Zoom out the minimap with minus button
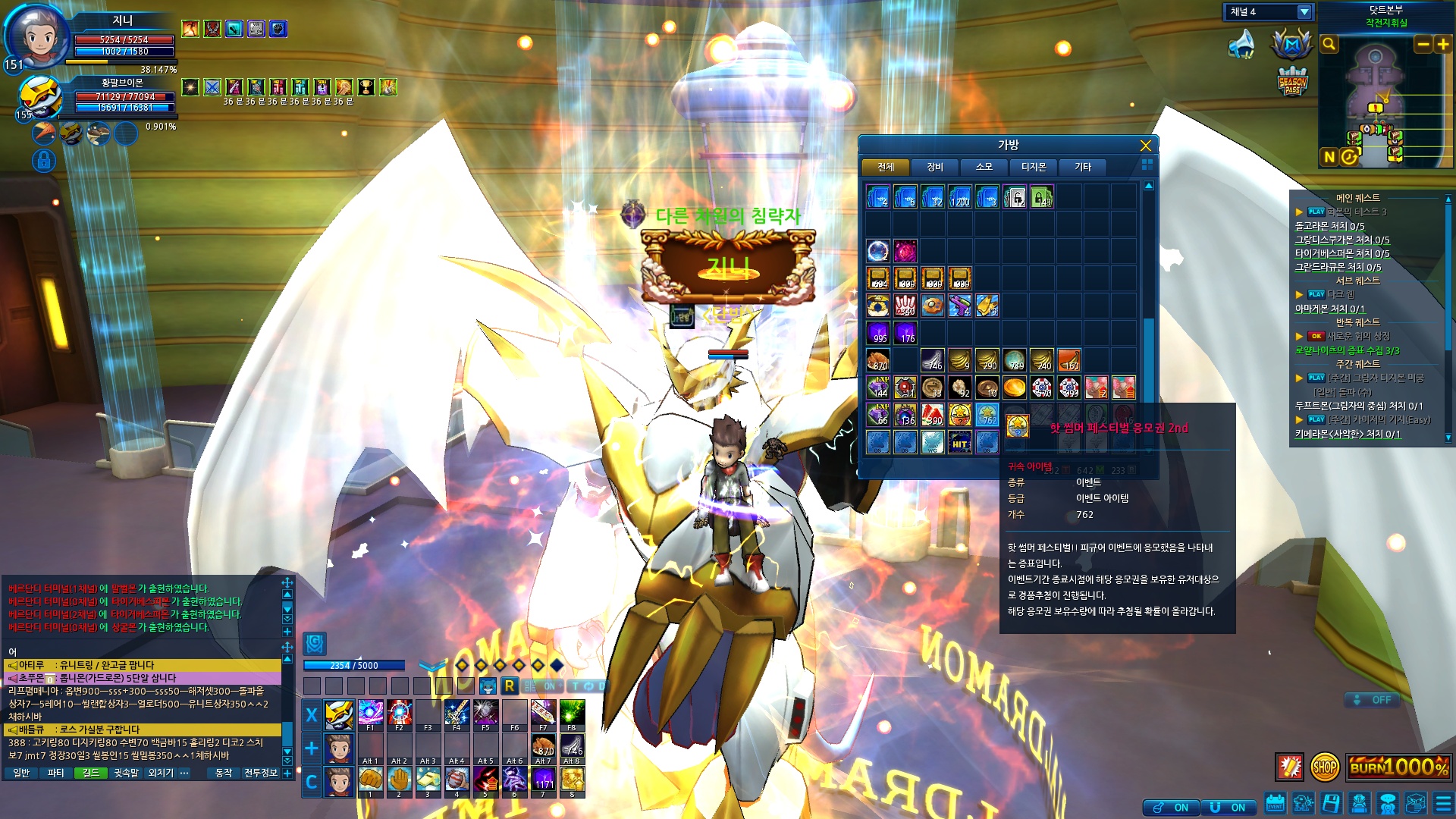Screen dimensions: 1456x819 pos(1423,45)
